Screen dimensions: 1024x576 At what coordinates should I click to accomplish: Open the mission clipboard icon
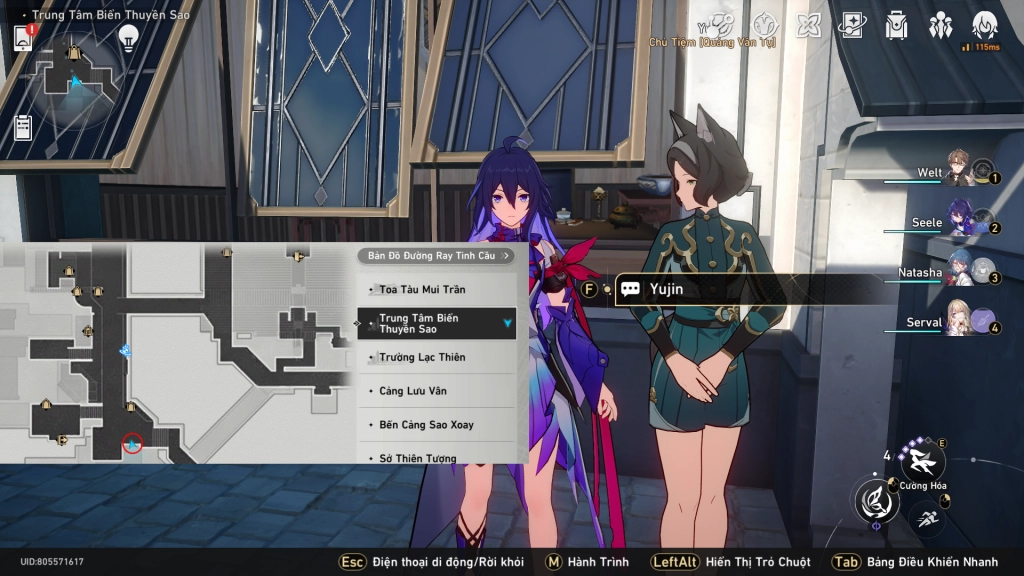[x=23, y=127]
